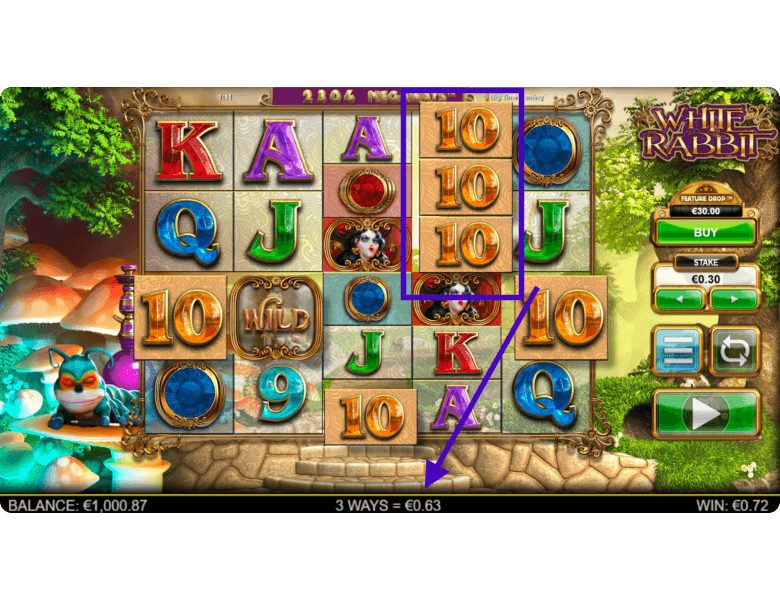Image resolution: width=780 pixels, height=600 pixels.
Task: Buy the Feature Drop with the BUY button
Action: click(706, 232)
